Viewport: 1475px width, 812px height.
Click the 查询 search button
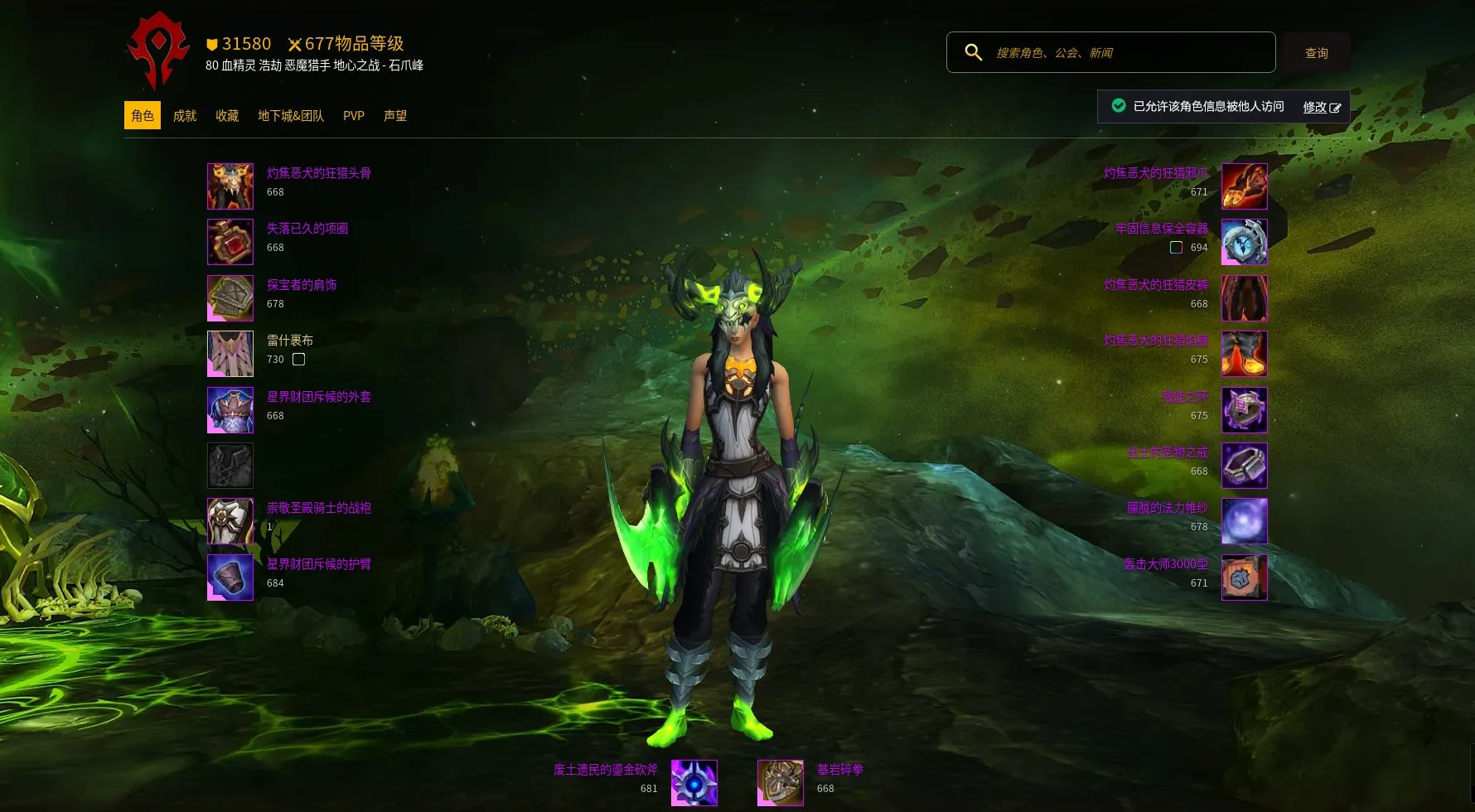(x=1316, y=53)
